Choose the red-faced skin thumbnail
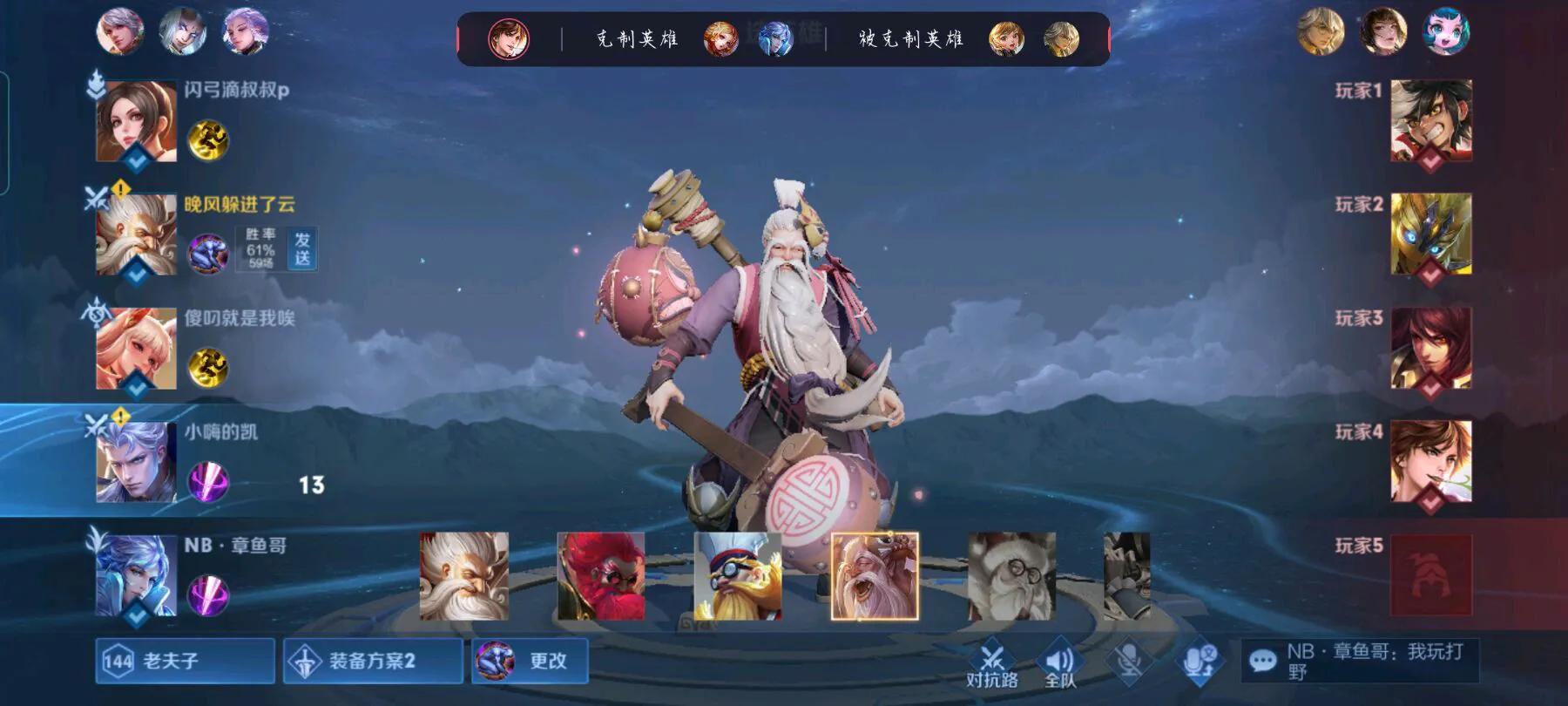 601,576
